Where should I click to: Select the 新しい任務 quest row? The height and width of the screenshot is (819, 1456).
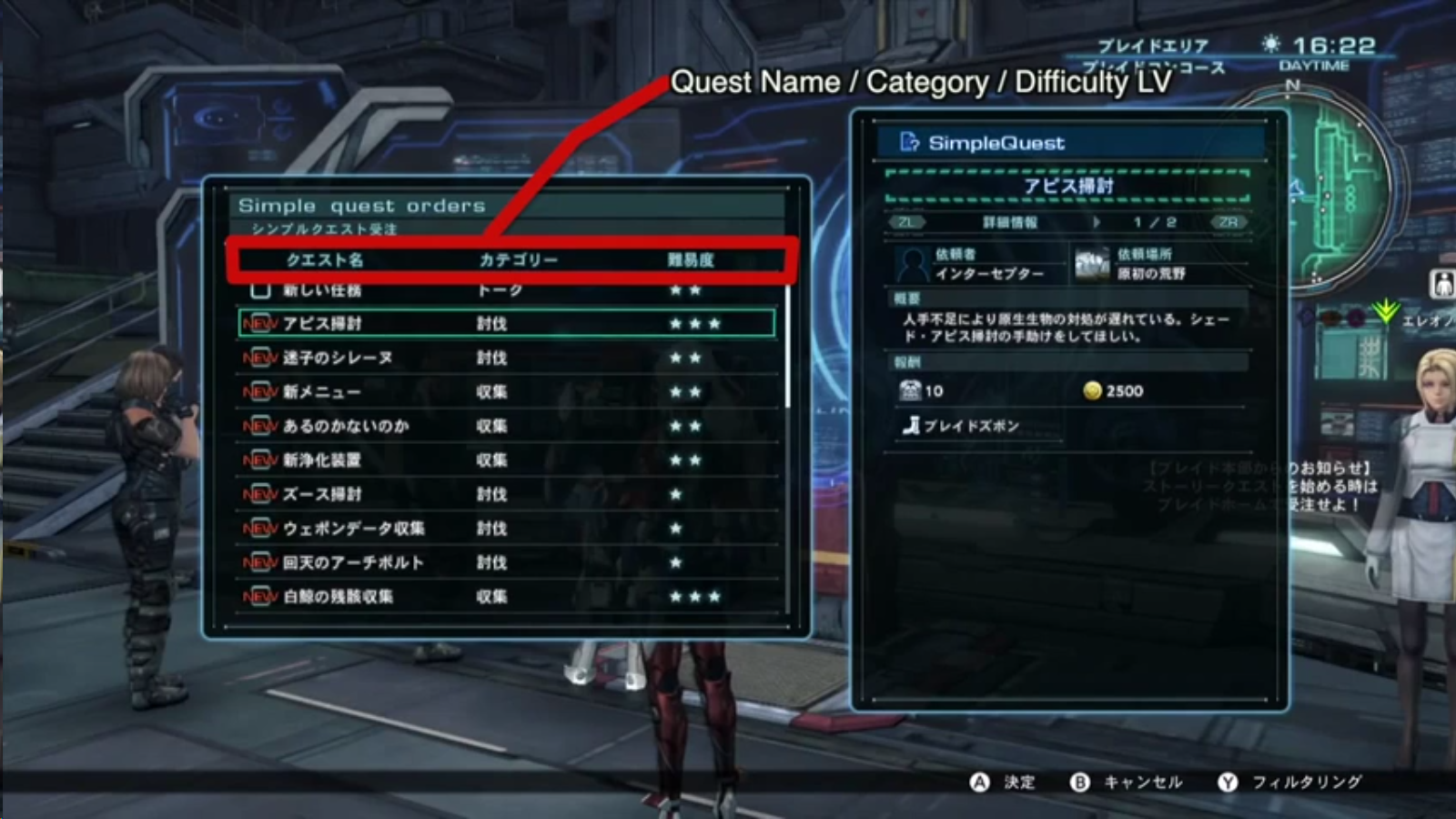click(x=322, y=290)
